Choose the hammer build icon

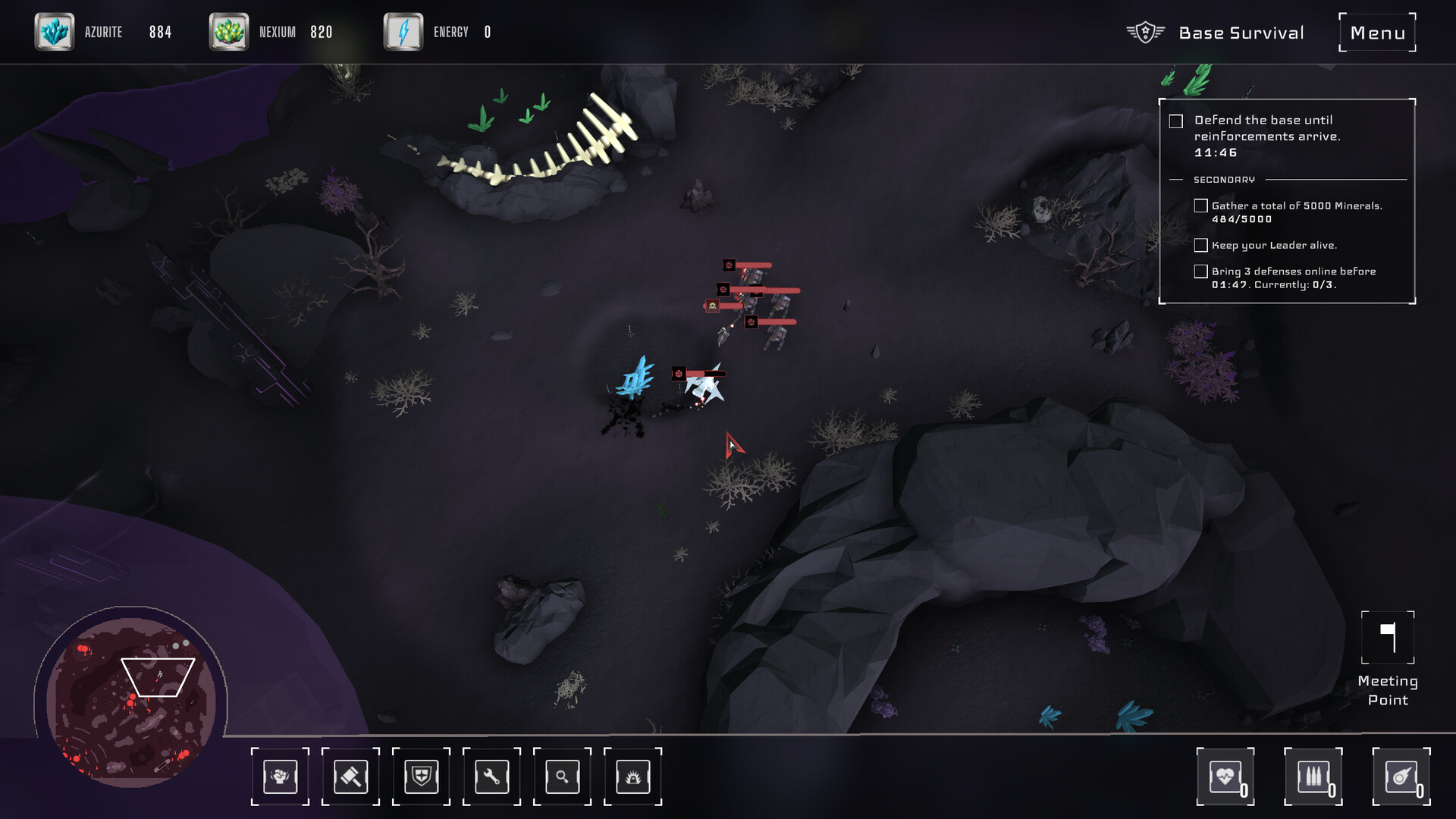click(x=350, y=777)
